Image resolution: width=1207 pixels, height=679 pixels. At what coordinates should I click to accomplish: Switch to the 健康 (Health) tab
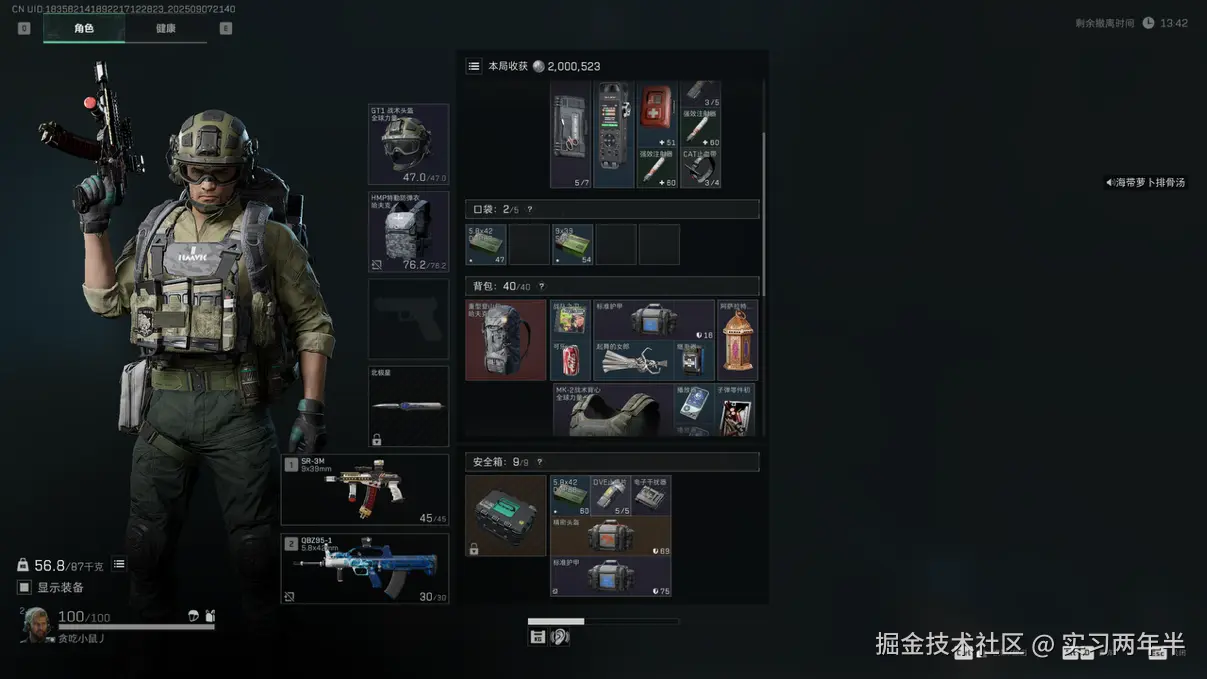(x=166, y=29)
